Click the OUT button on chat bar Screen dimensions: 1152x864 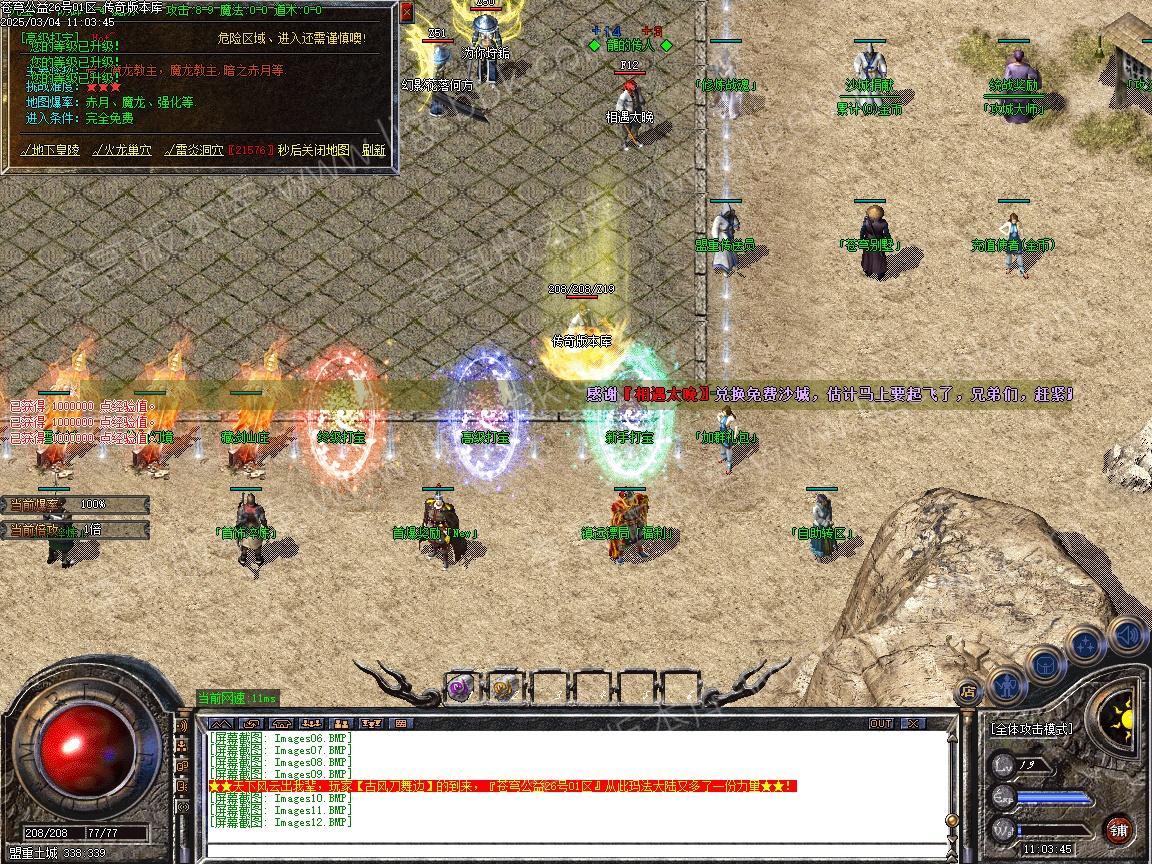tap(881, 723)
